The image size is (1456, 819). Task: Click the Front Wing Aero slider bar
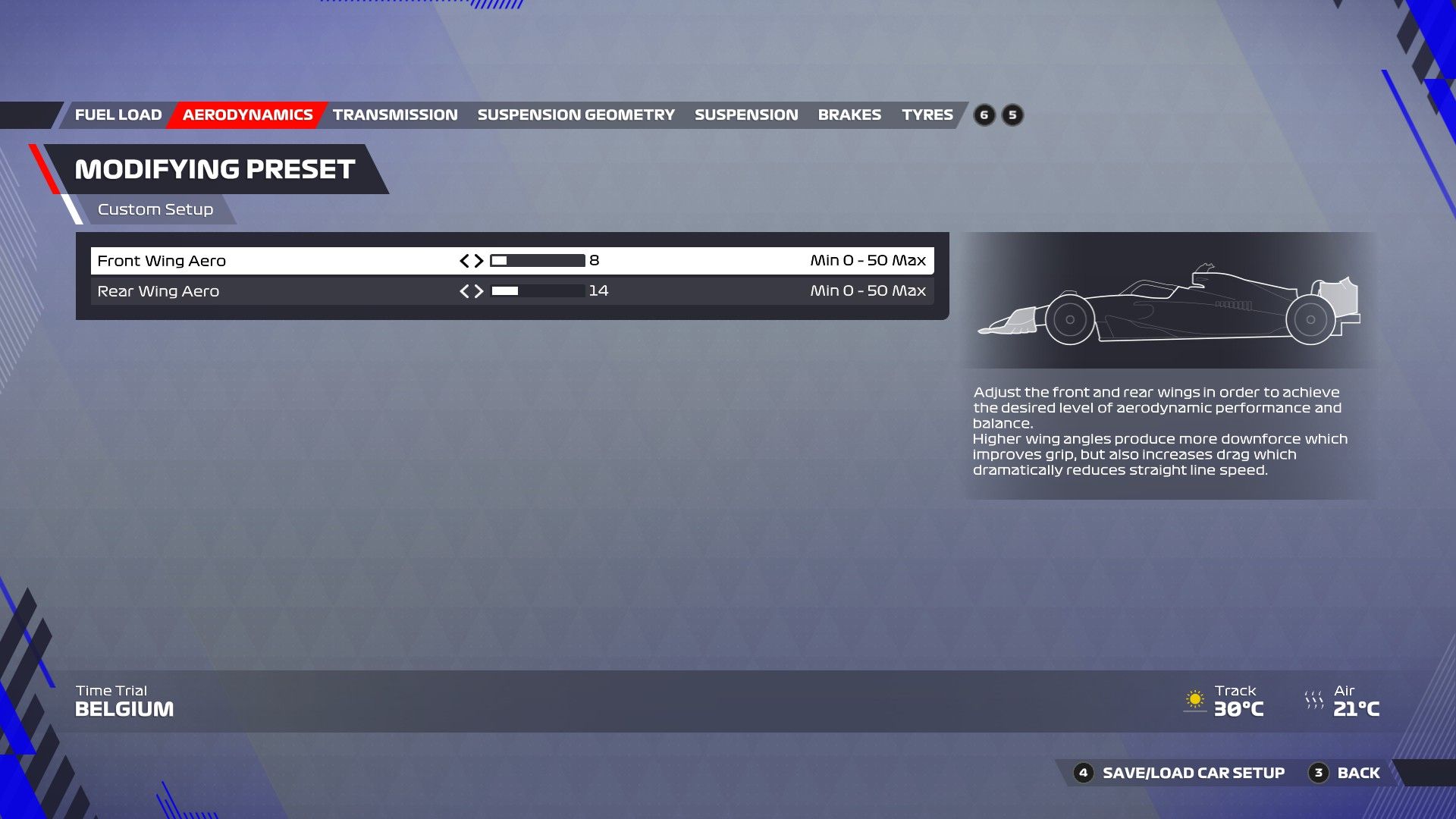click(x=538, y=261)
